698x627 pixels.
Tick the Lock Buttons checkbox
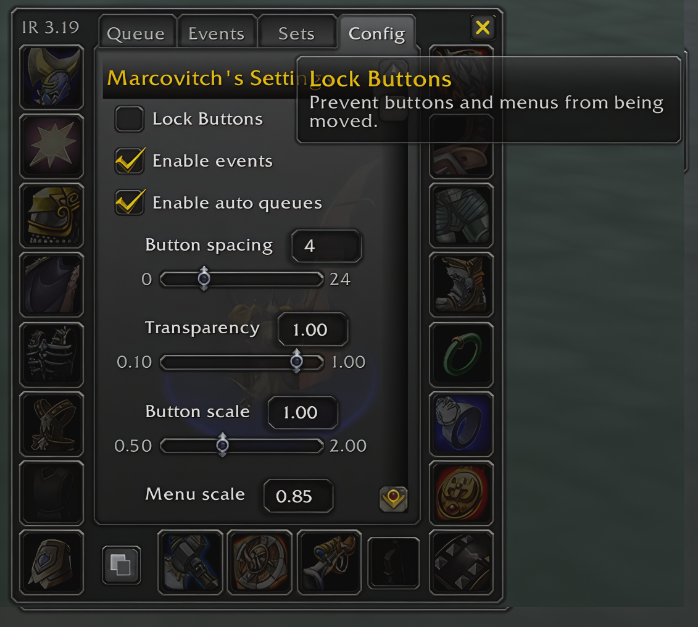click(x=130, y=120)
